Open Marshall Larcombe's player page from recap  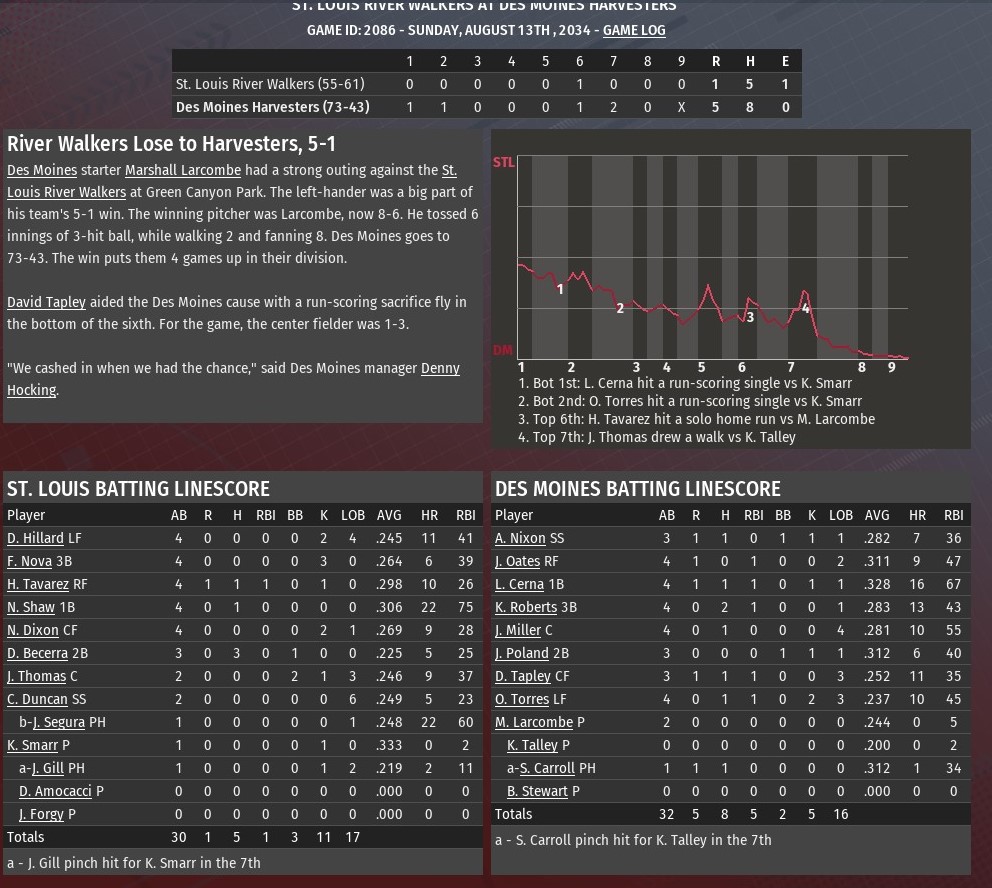[182, 170]
